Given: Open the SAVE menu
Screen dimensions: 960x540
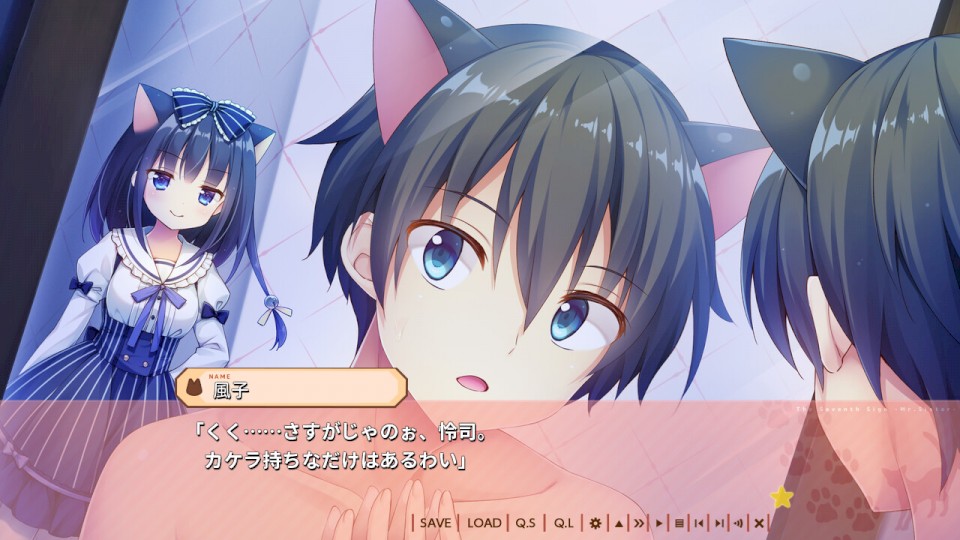Looking at the screenshot, I should coord(435,523).
